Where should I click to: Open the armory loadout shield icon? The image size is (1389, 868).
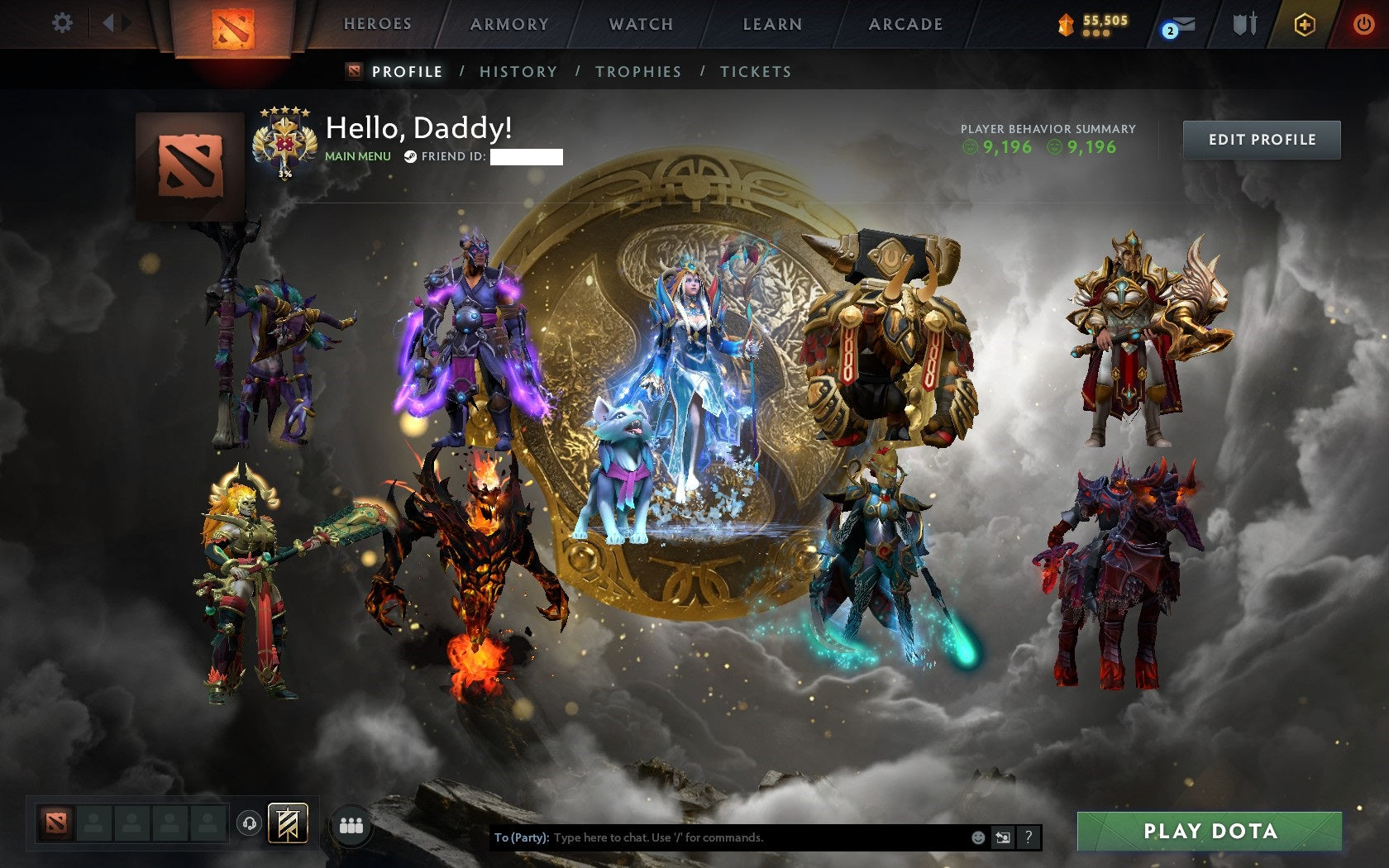(x=1245, y=23)
